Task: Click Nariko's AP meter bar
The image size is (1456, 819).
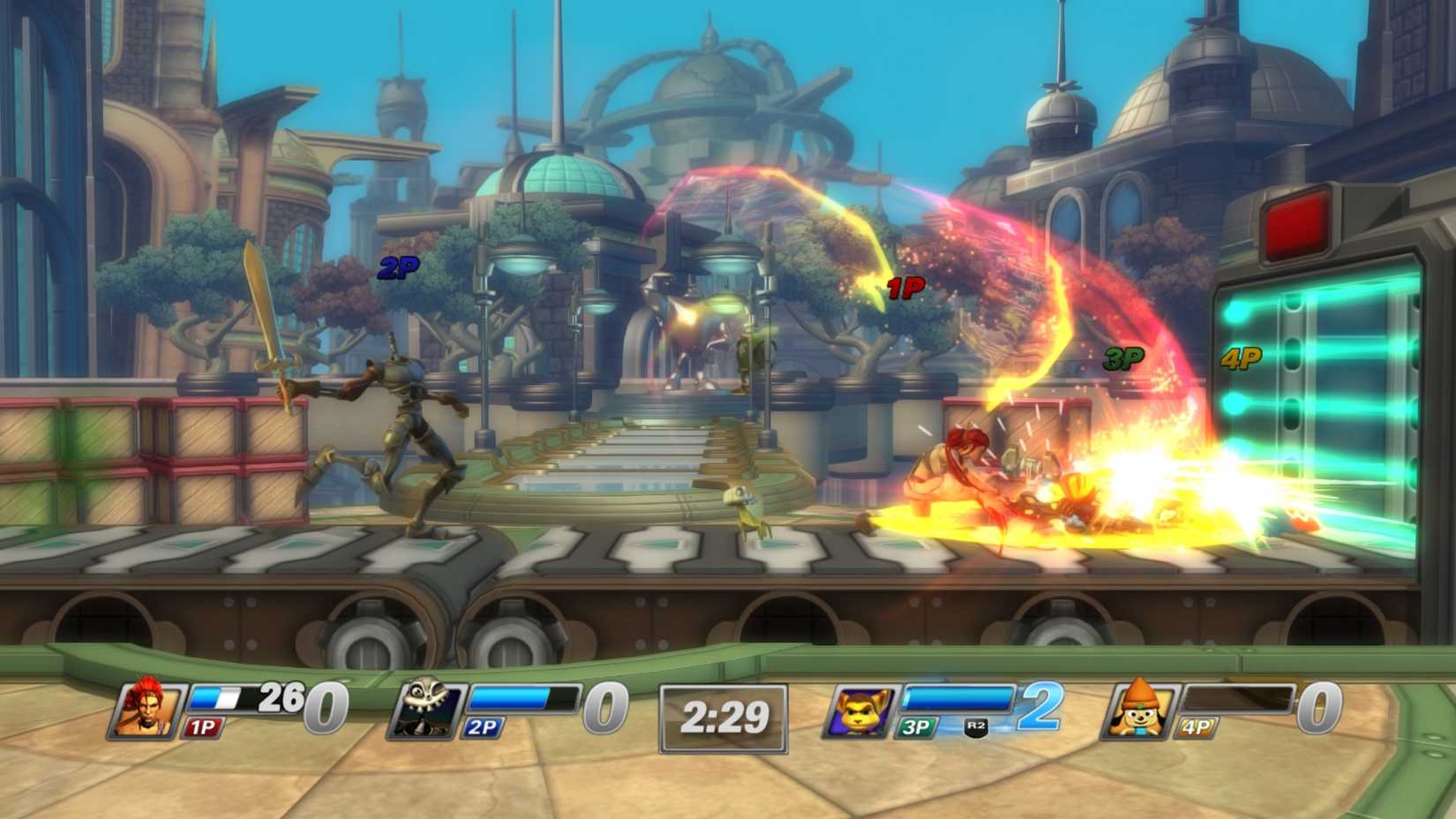Action: point(220,698)
